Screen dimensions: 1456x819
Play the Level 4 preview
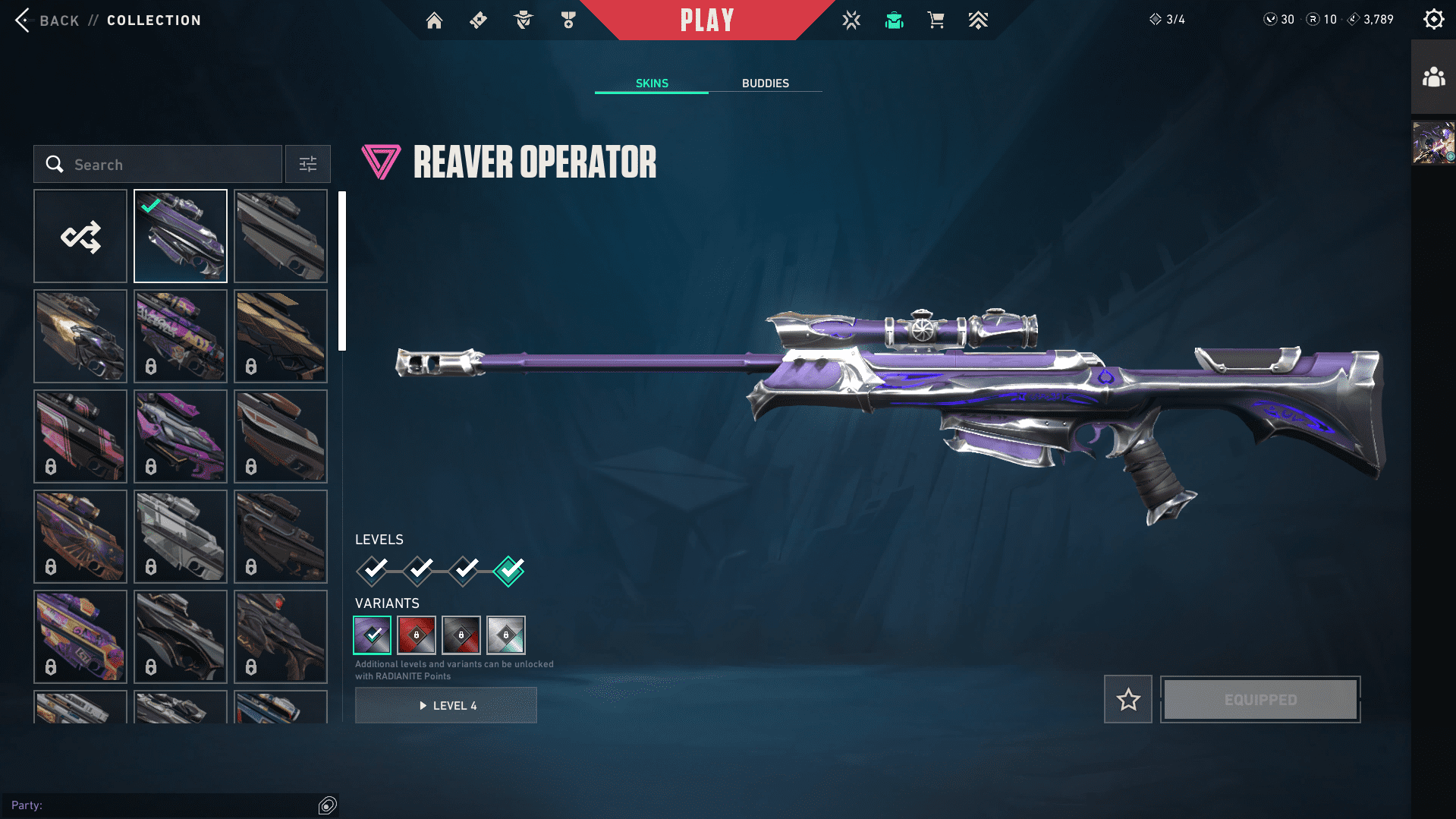(446, 706)
